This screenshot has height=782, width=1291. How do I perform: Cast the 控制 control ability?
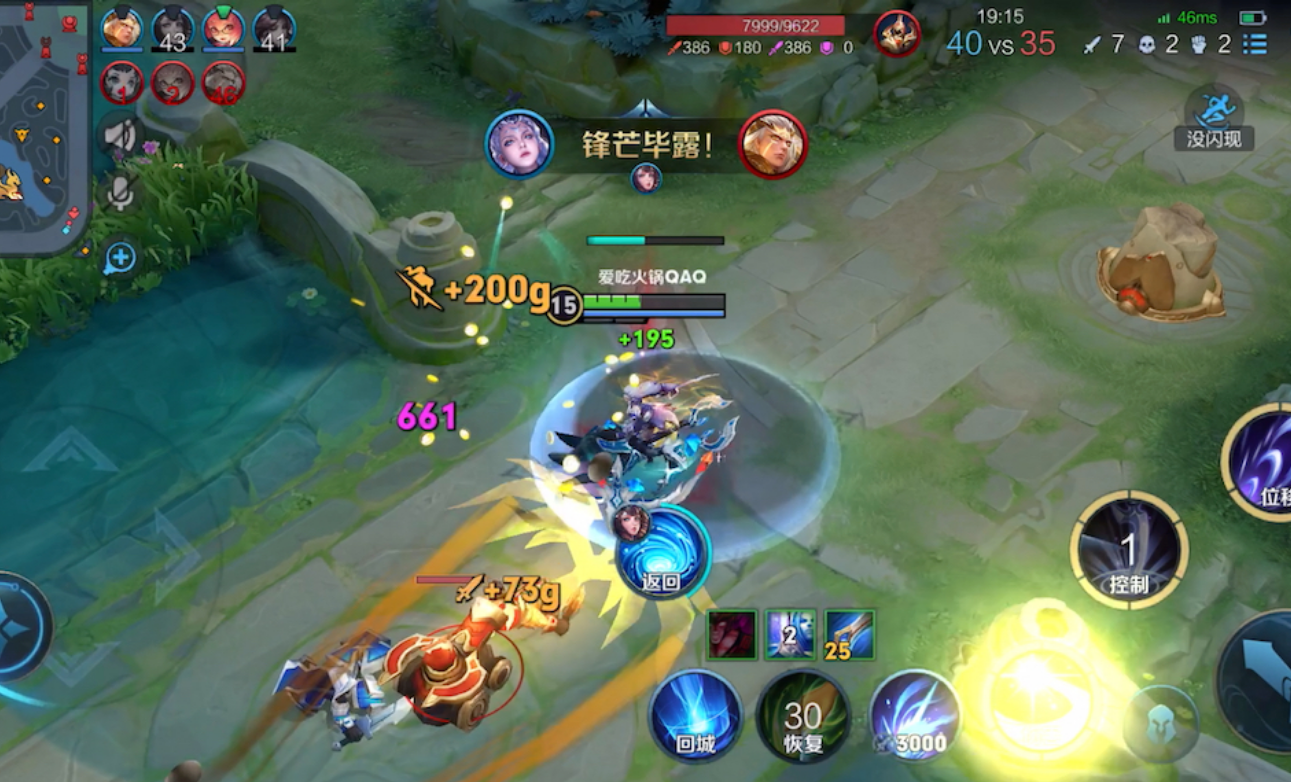coord(1129,549)
